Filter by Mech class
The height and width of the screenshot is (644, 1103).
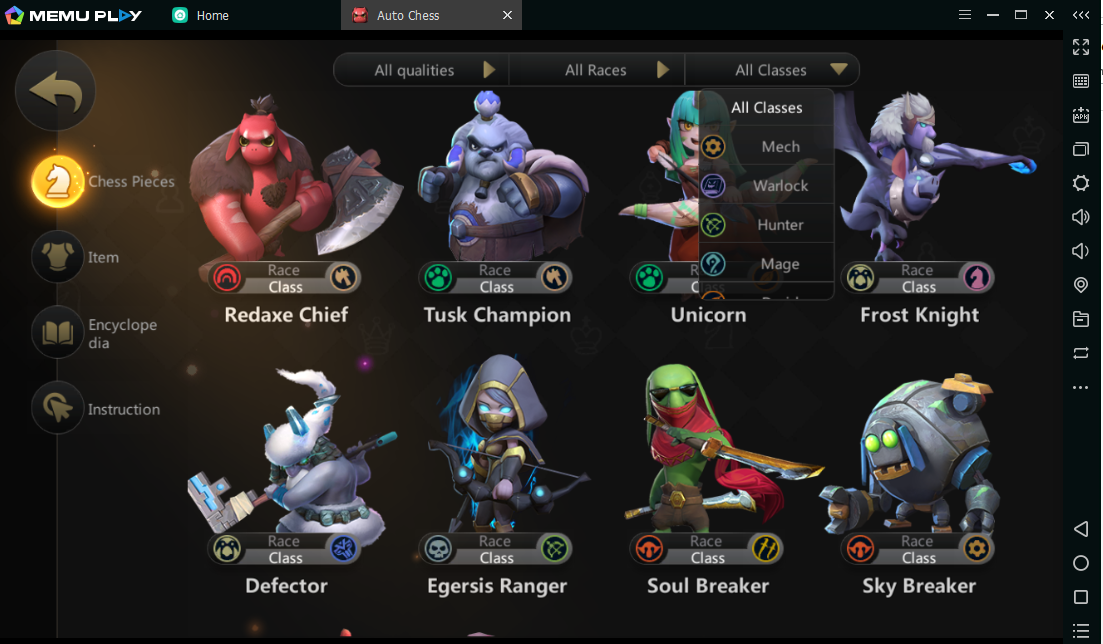(766, 147)
